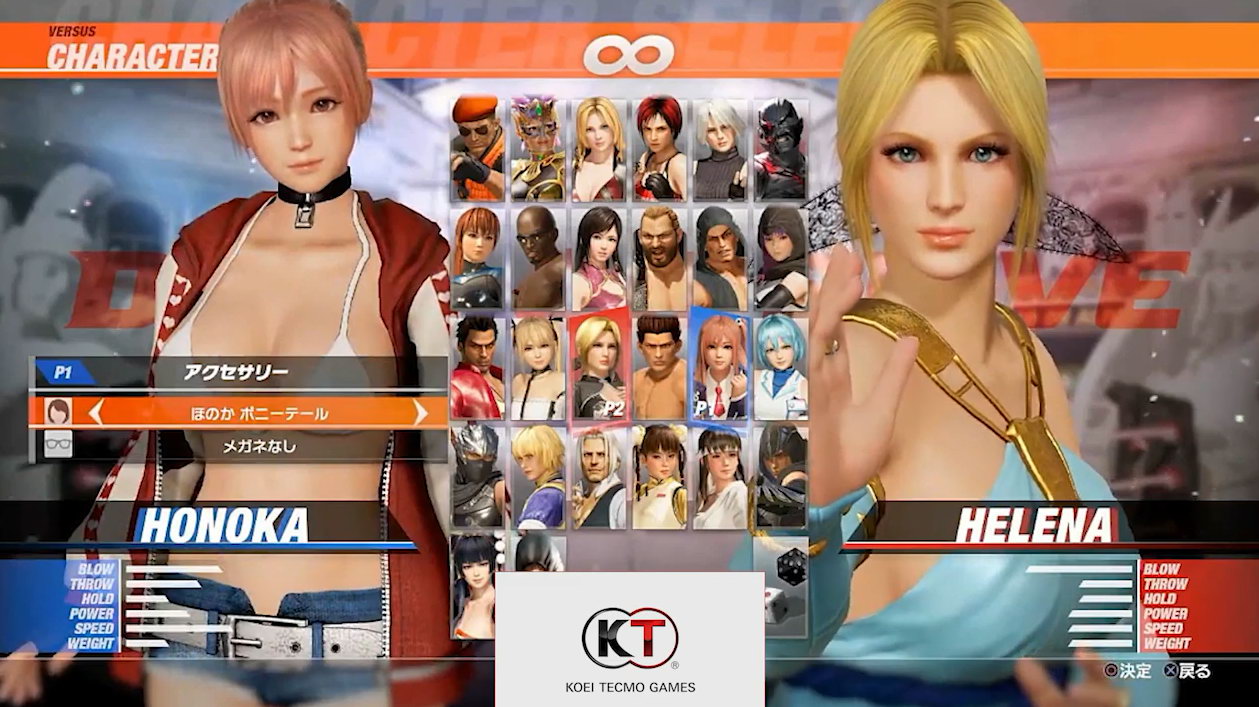This screenshot has height=707, width=1259.
Task: Select the red beret soldier portrait
Action: [x=477, y=149]
